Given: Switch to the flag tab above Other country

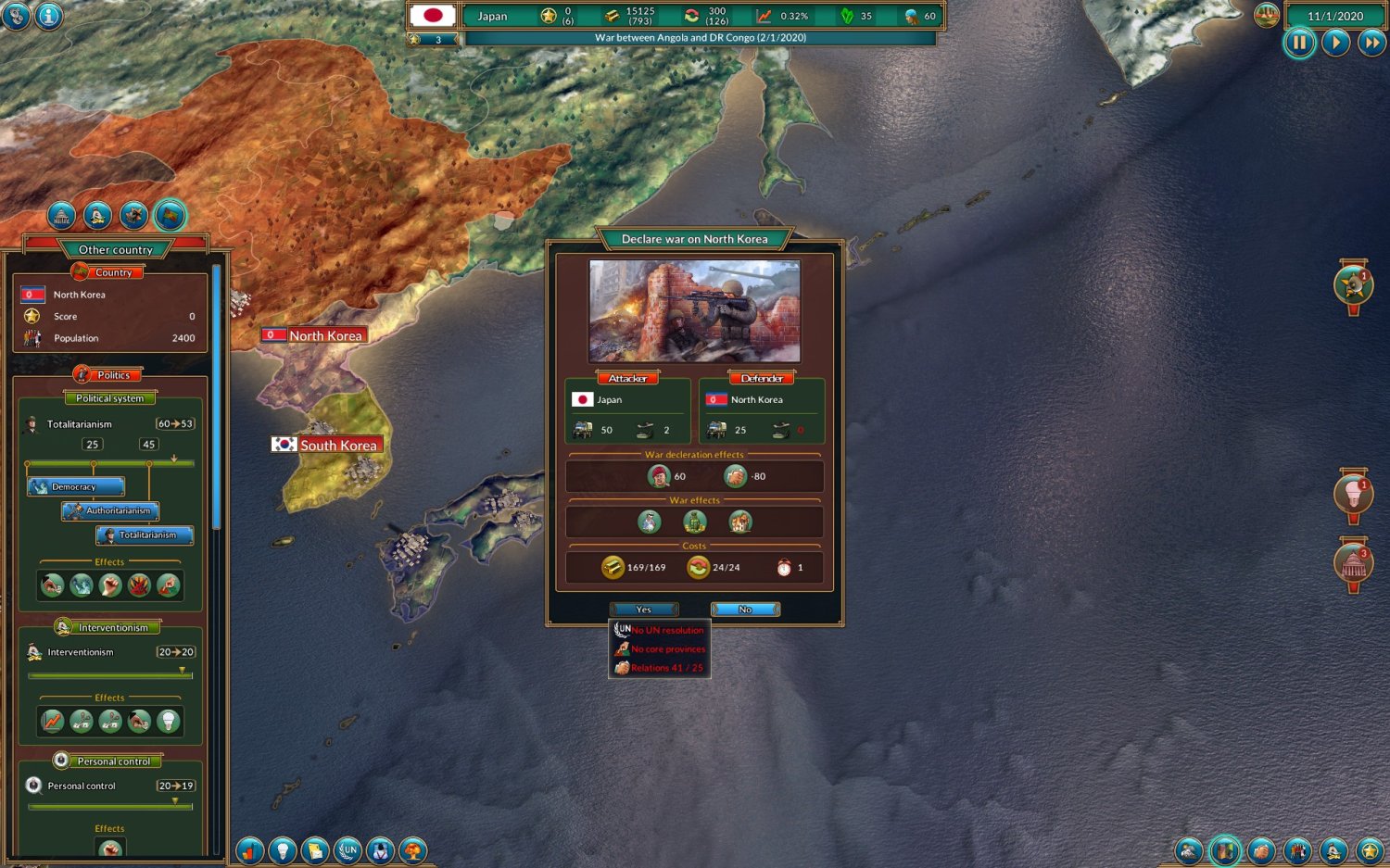Looking at the screenshot, I should 171,216.
